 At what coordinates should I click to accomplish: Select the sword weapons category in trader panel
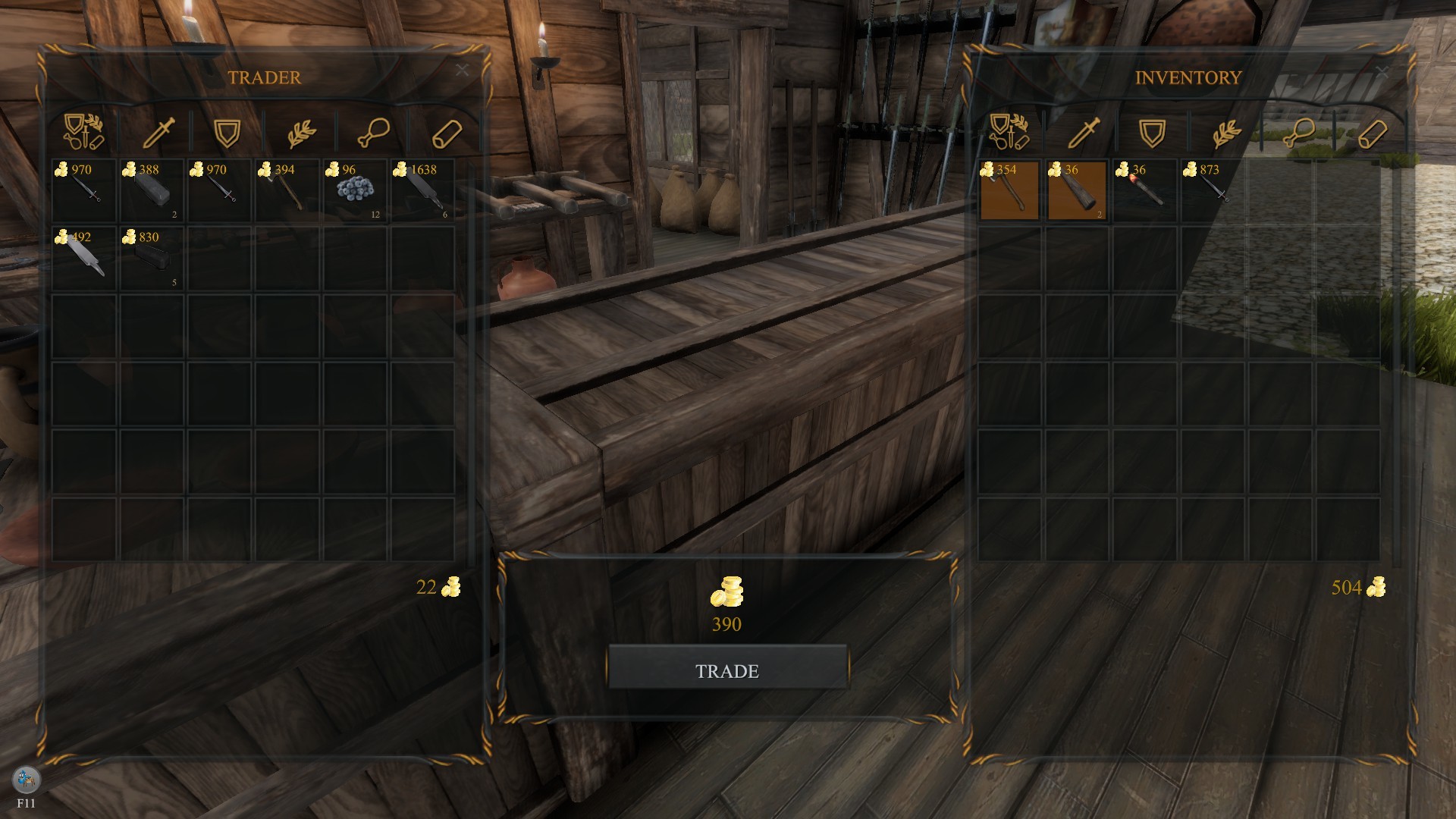[x=158, y=131]
